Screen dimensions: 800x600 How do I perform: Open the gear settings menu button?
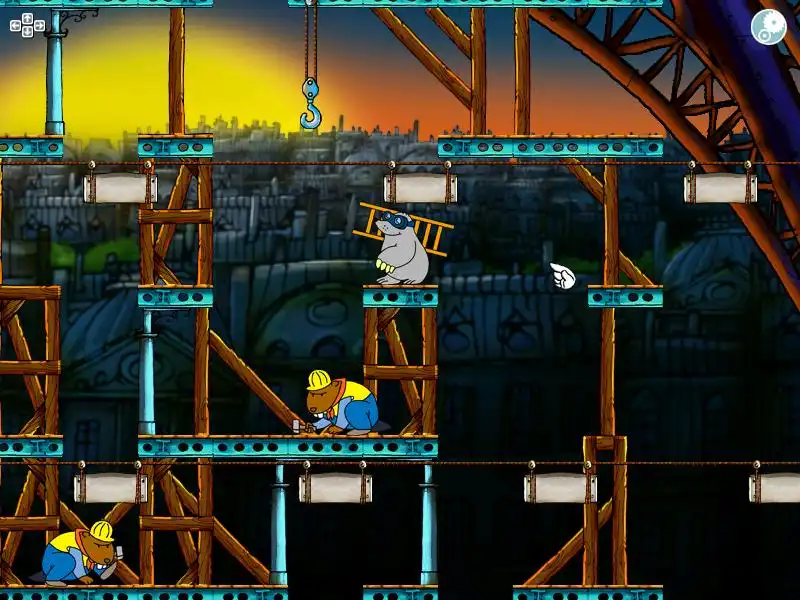pyautogui.click(x=768, y=27)
